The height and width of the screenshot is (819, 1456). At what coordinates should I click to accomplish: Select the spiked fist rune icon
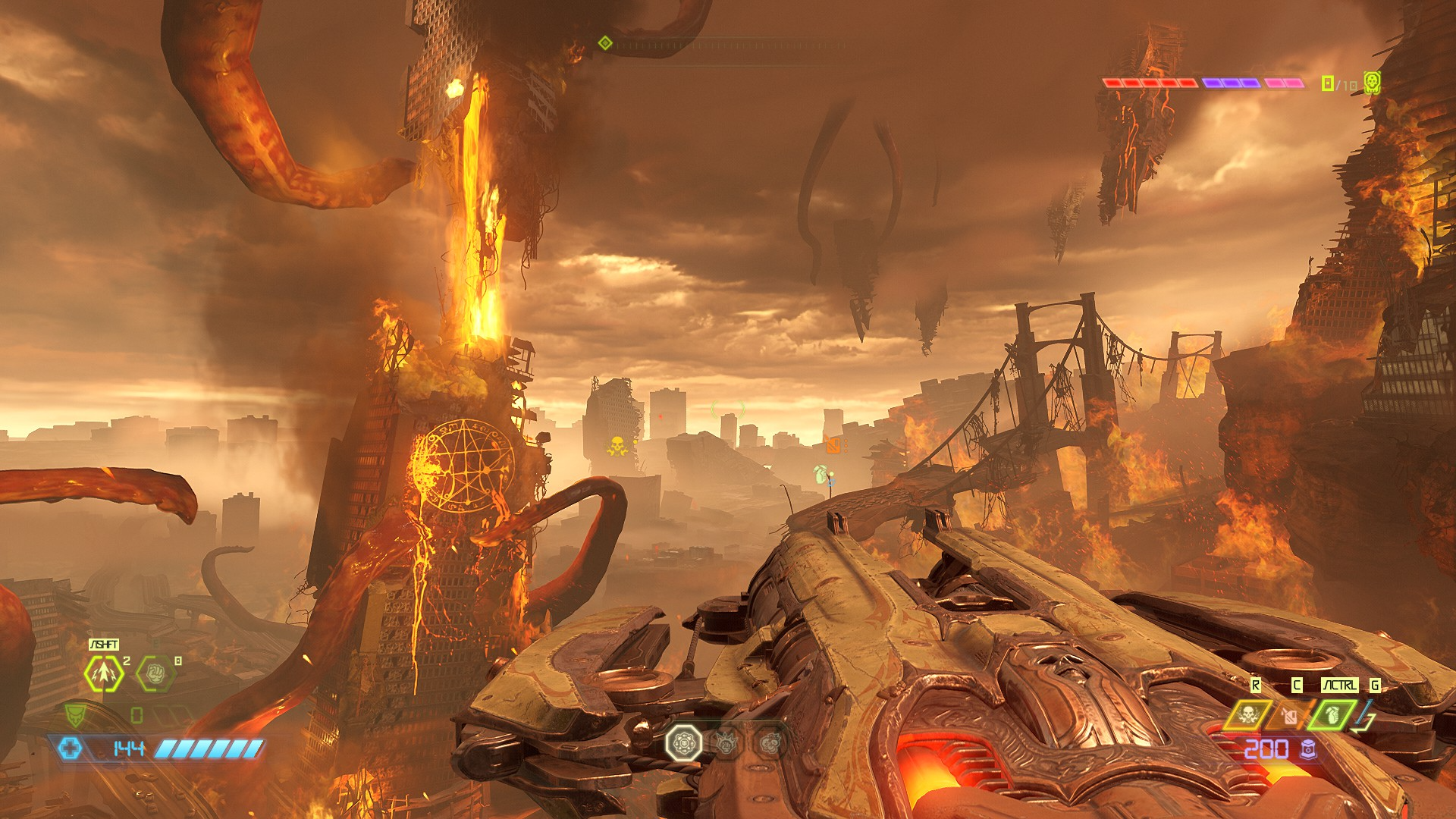(x=726, y=743)
